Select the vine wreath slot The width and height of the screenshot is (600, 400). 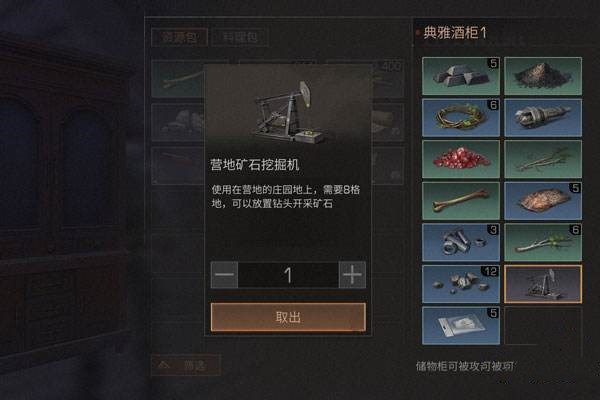point(460,117)
